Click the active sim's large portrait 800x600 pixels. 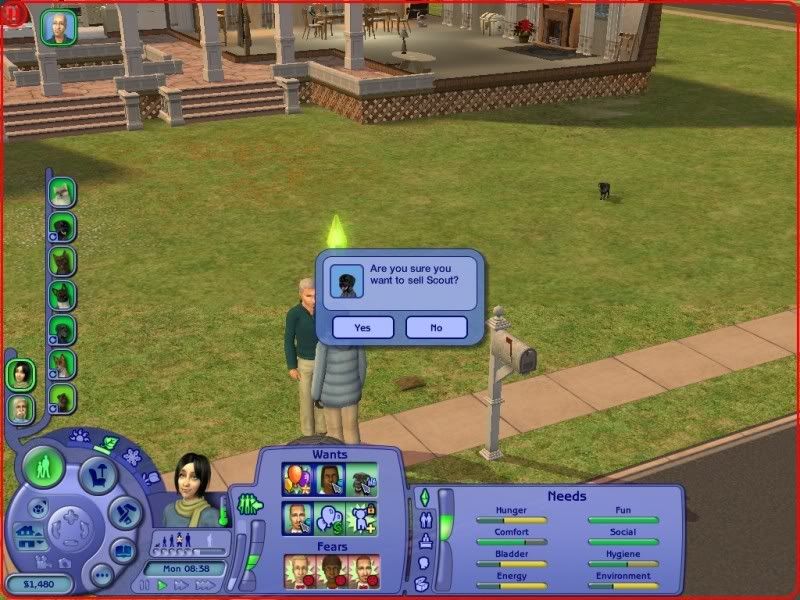(191, 488)
